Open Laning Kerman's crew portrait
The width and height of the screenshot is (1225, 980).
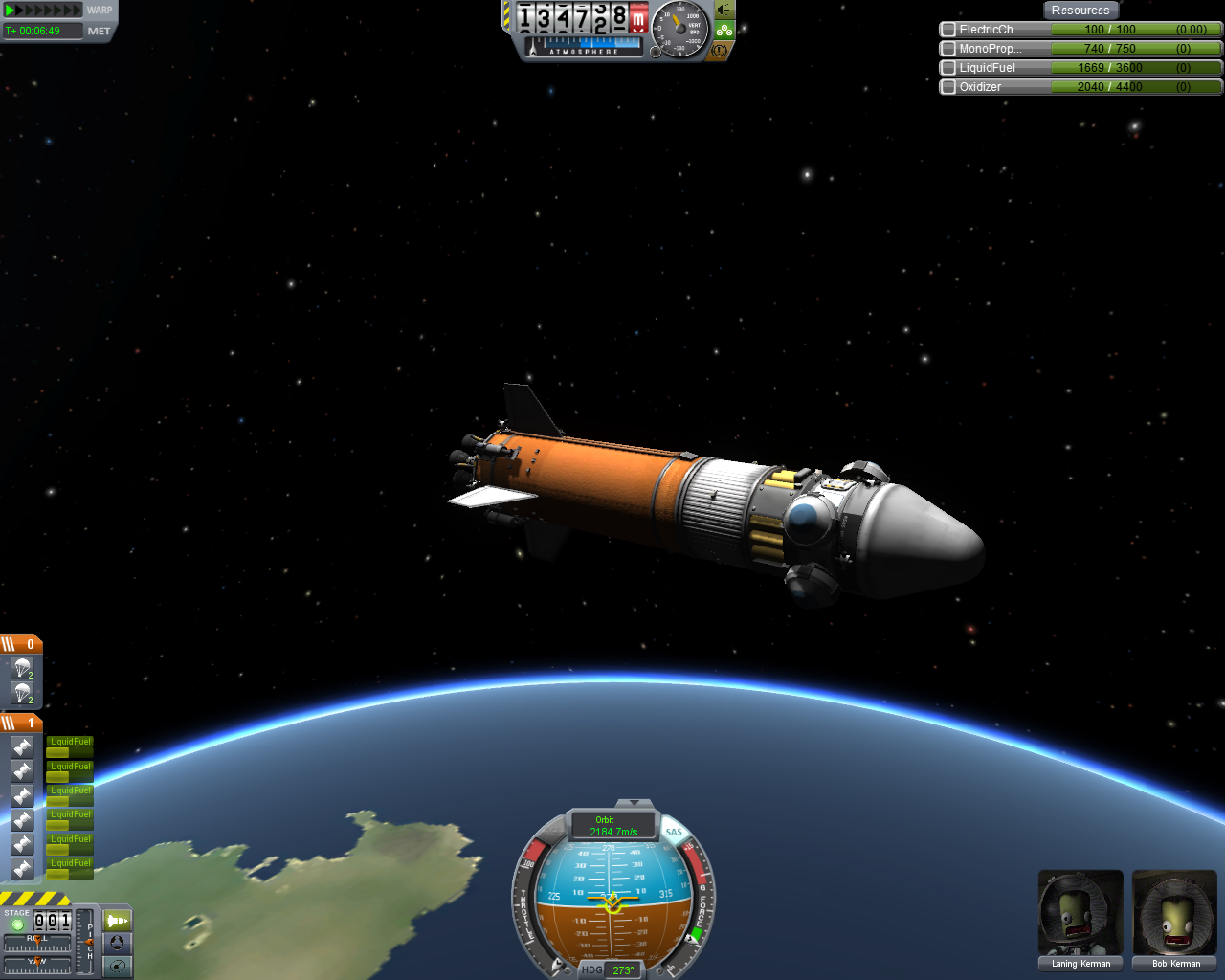[1080, 914]
